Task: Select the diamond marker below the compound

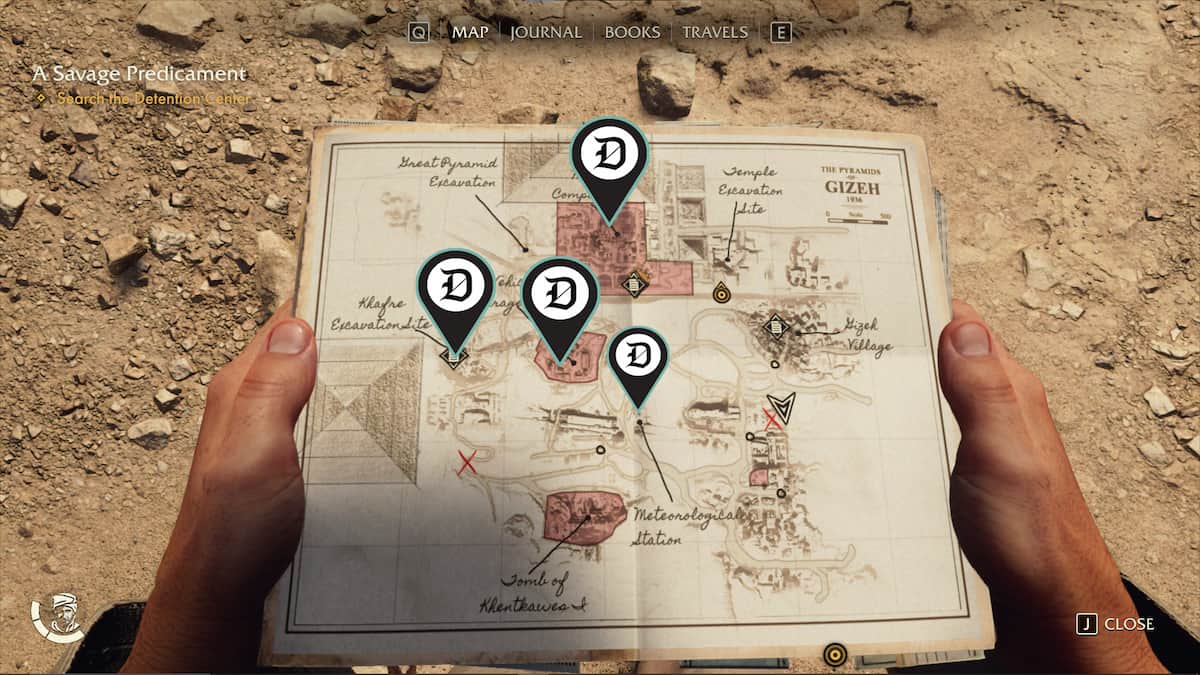Action: pos(632,284)
